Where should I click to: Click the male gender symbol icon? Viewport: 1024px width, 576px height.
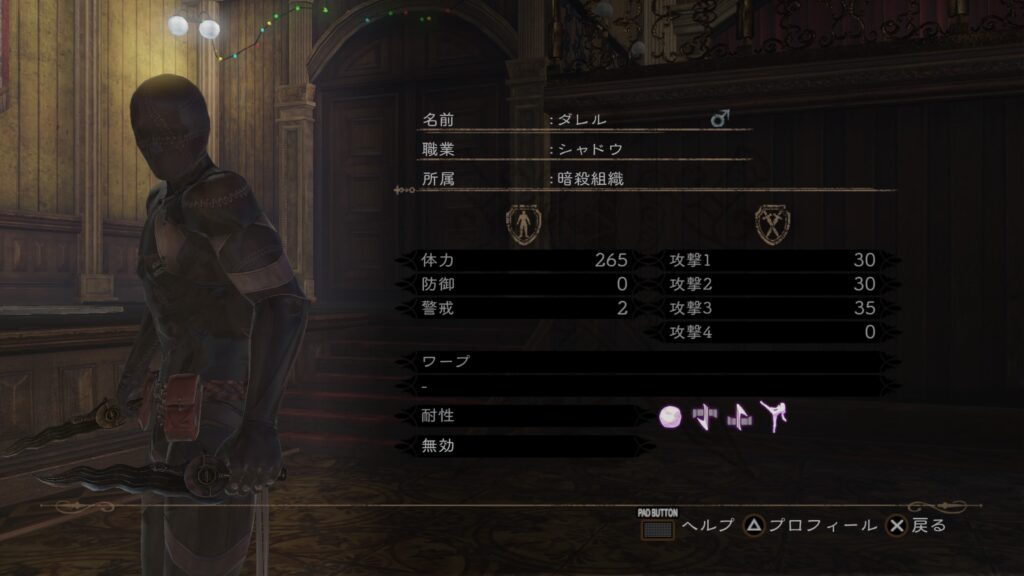click(x=720, y=119)
